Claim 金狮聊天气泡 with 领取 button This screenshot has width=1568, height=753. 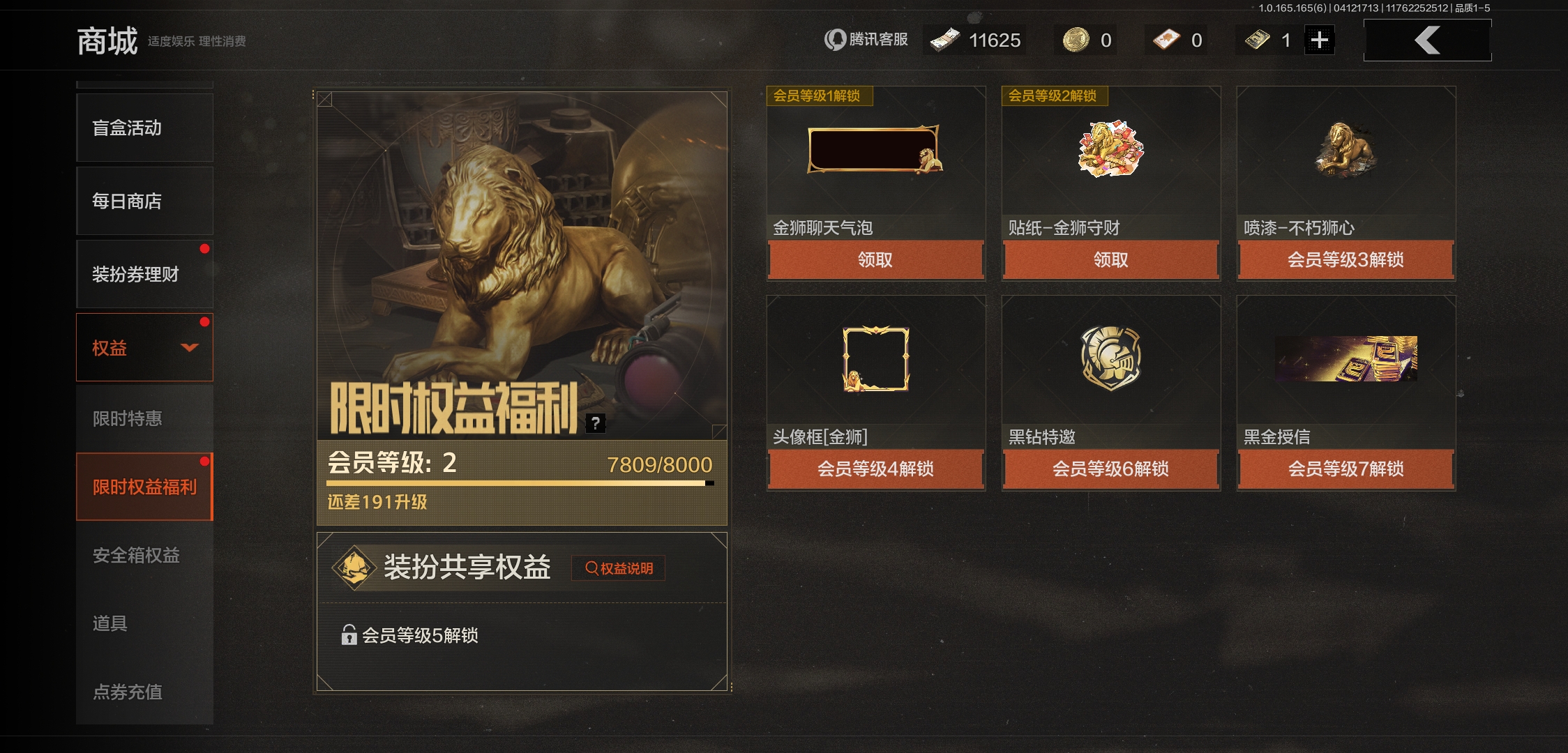click(x=875, y=259)
